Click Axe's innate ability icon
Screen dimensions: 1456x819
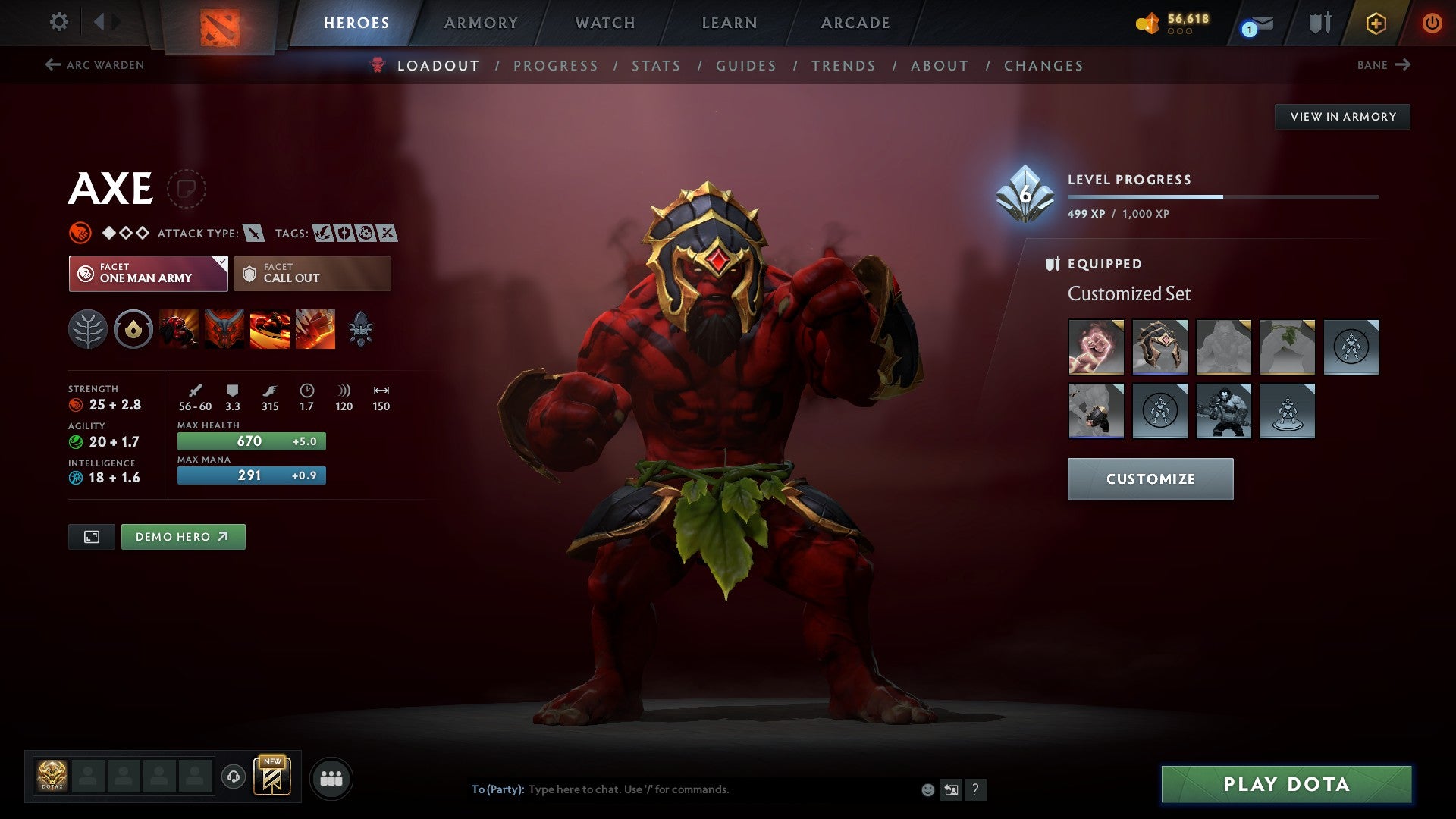133,328
